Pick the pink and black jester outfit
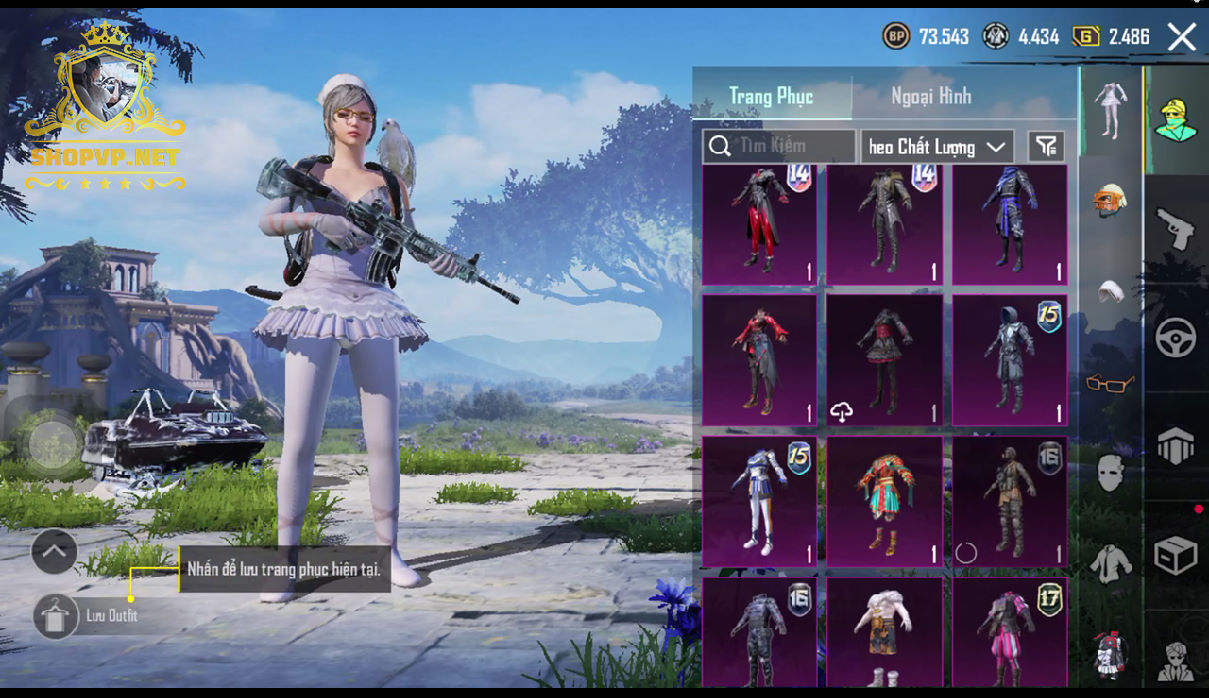The image size is (1209, 698). pos(1009,630)
